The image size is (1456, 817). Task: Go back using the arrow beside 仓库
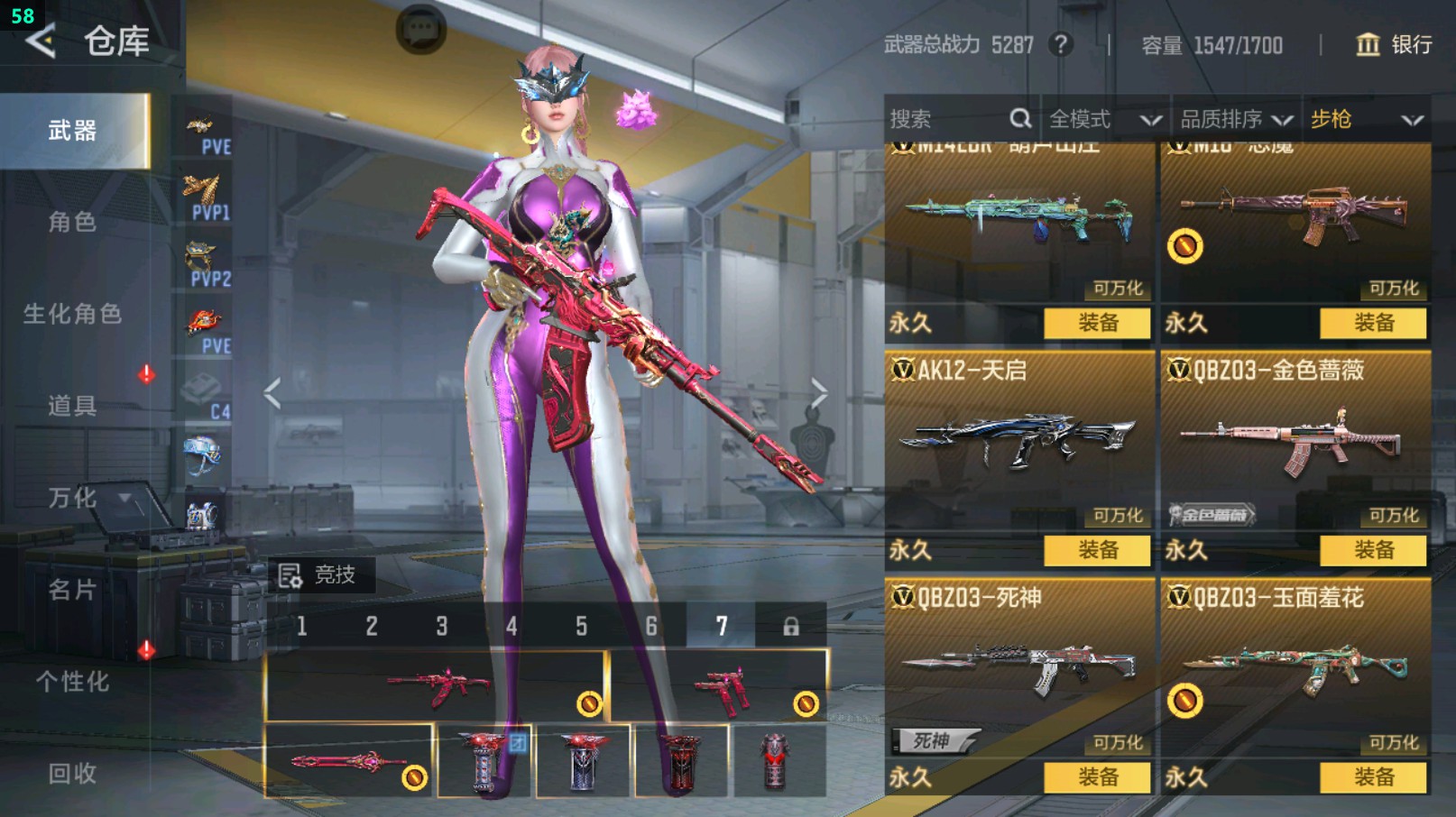point(41,41)
